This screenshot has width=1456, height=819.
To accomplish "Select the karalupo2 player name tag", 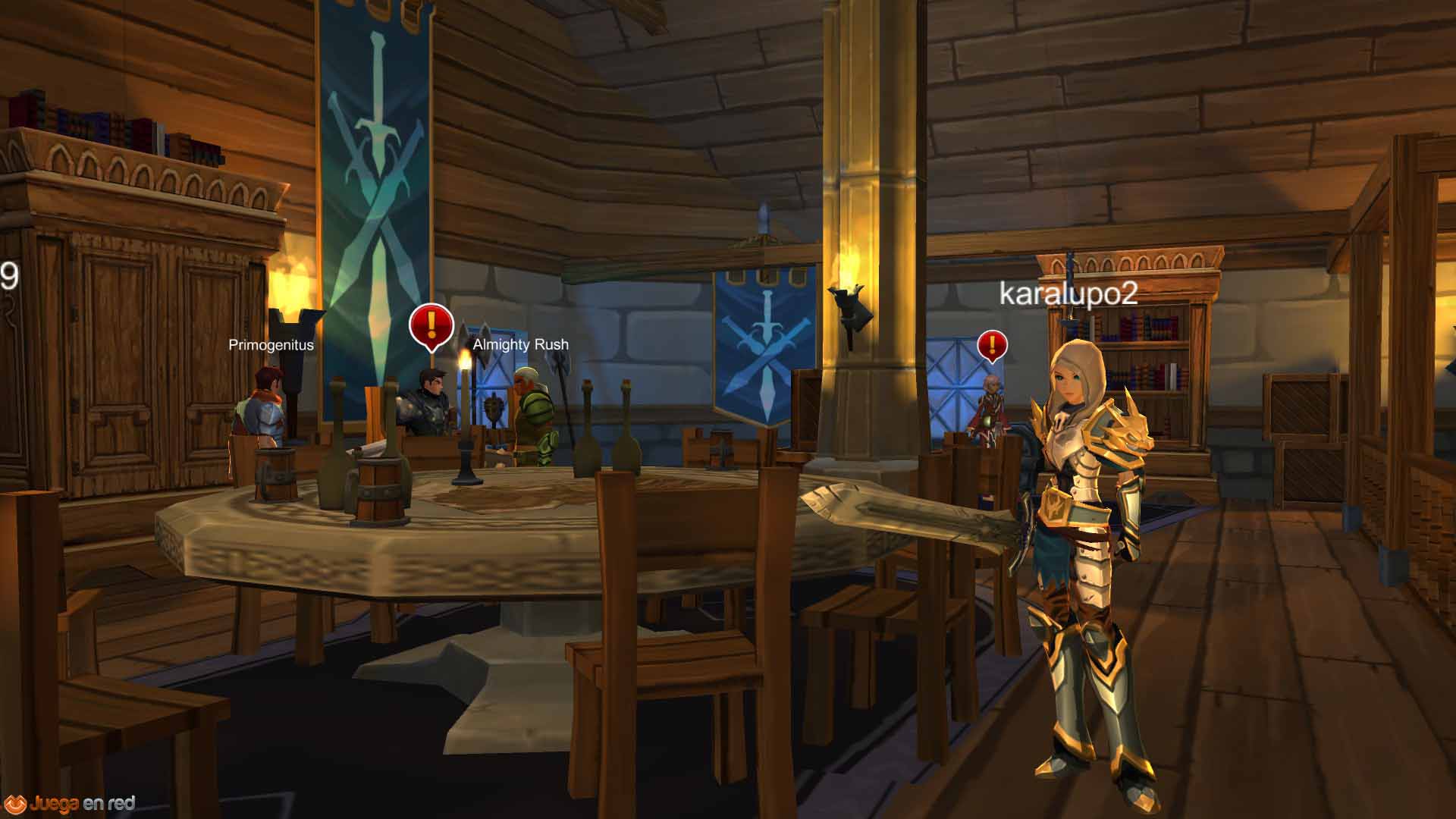I will [x=1068, y=293].
